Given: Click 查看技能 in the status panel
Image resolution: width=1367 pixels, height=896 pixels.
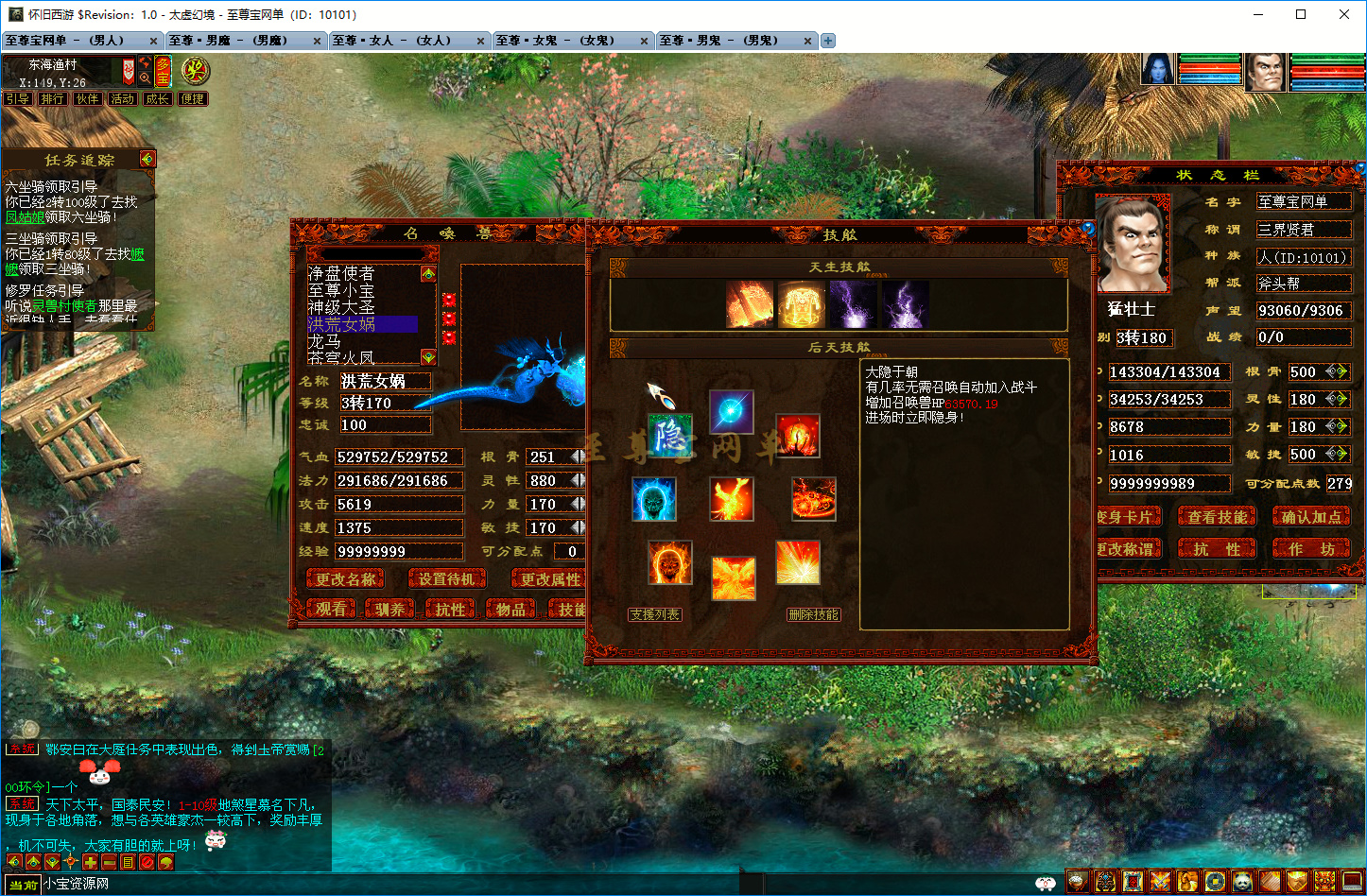Looking at the screenshot, I should 1218,517.
